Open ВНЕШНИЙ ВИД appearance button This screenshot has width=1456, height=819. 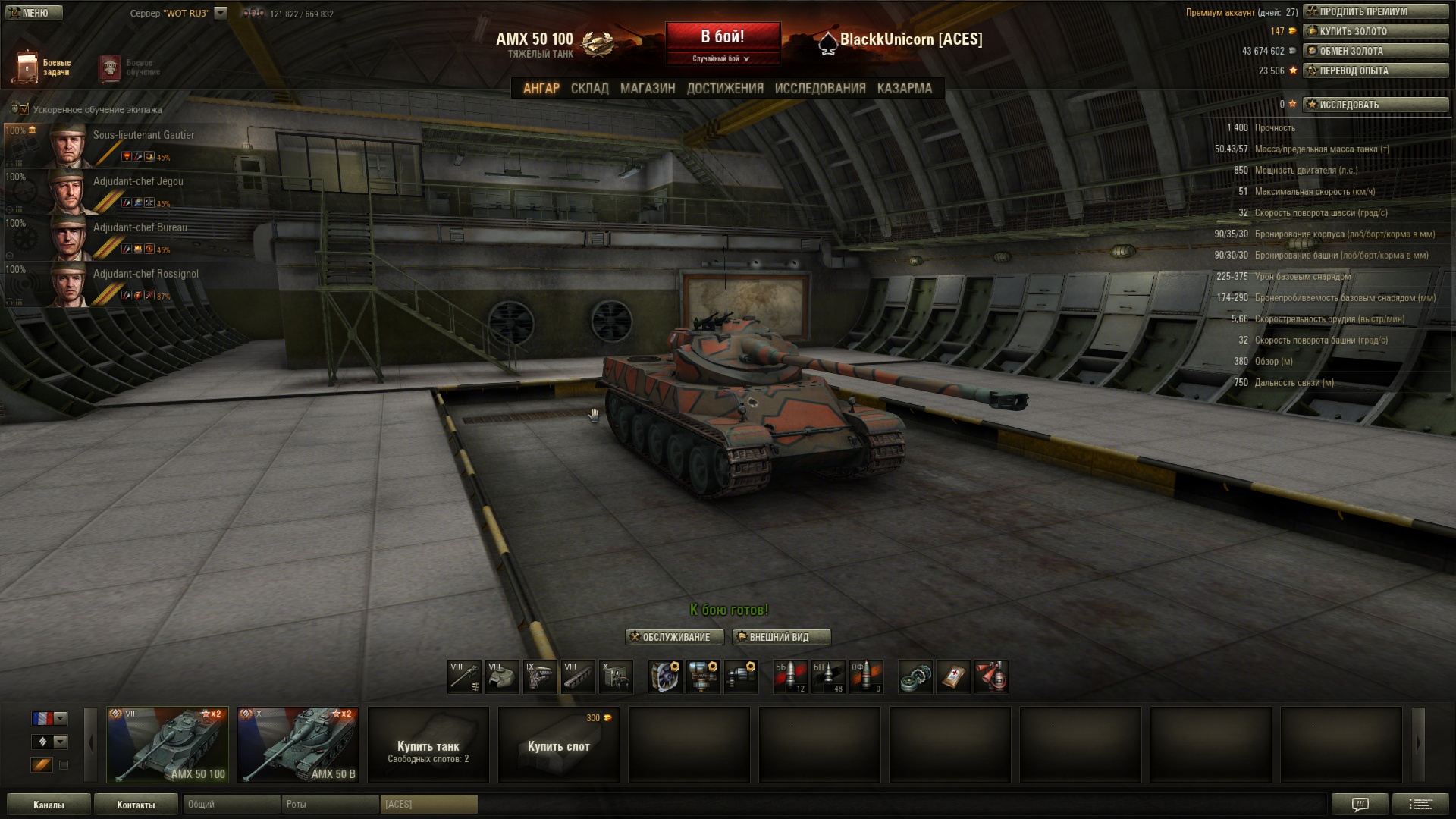pyautogui.click(x=781, y=637)
